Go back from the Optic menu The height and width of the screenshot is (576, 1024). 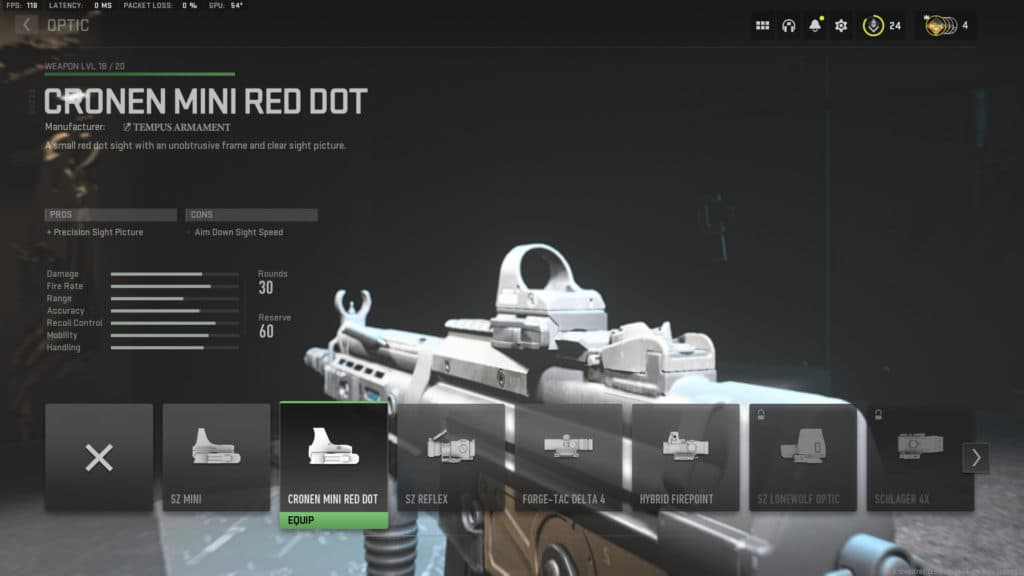click(x=26, y=24)
